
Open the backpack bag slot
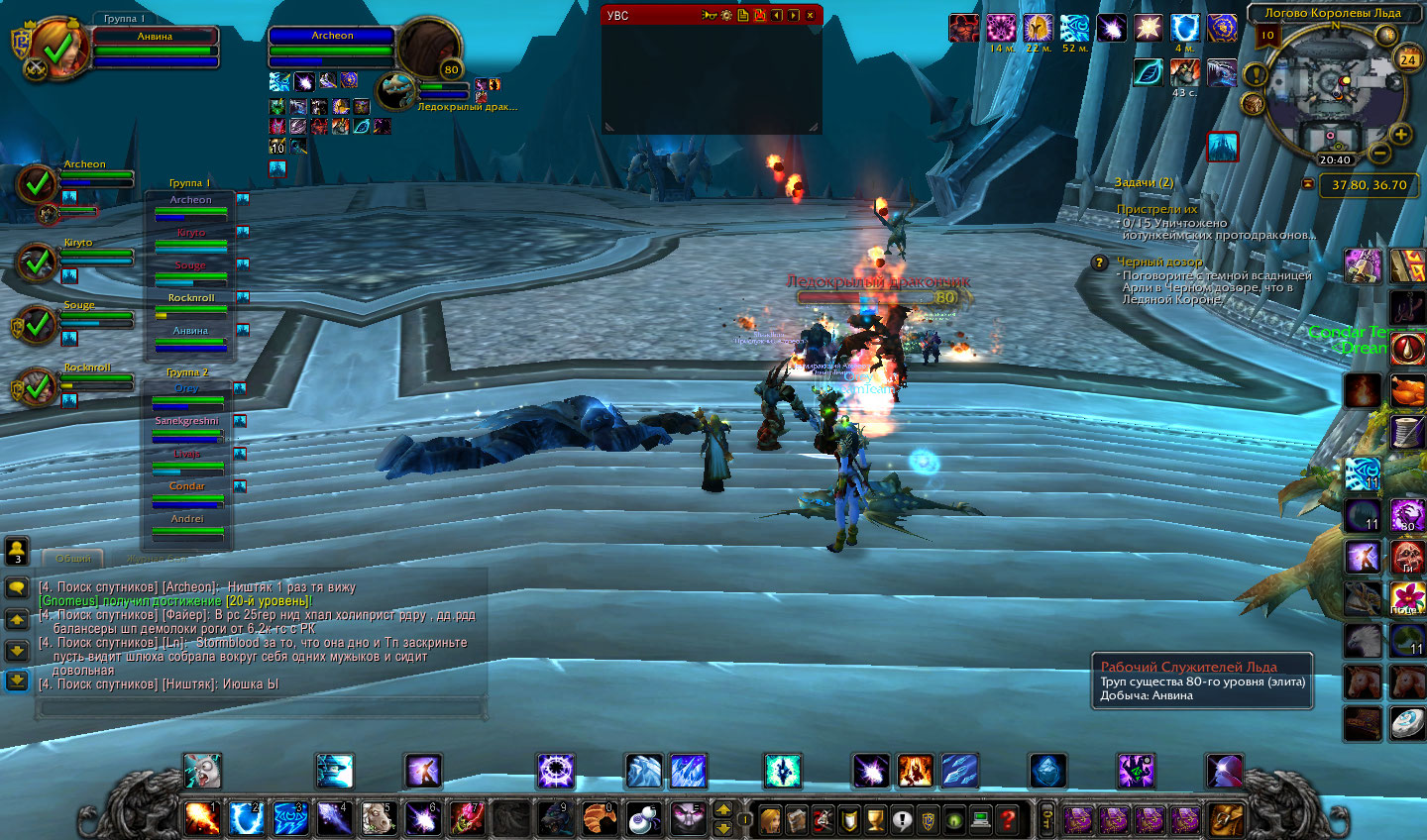[x=1226, y=819]
